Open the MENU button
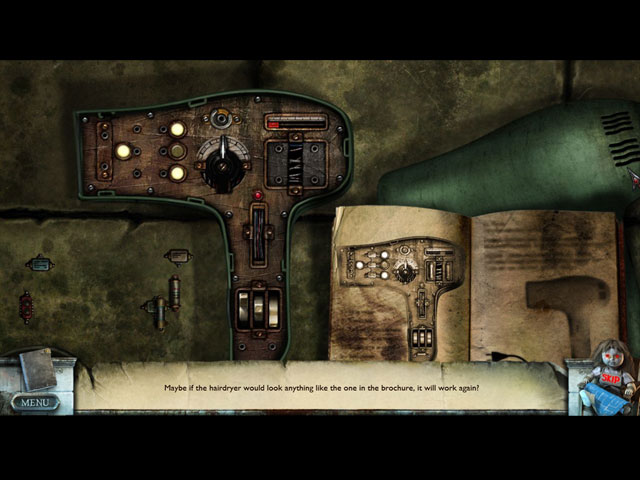 click(x=35, y=403)
